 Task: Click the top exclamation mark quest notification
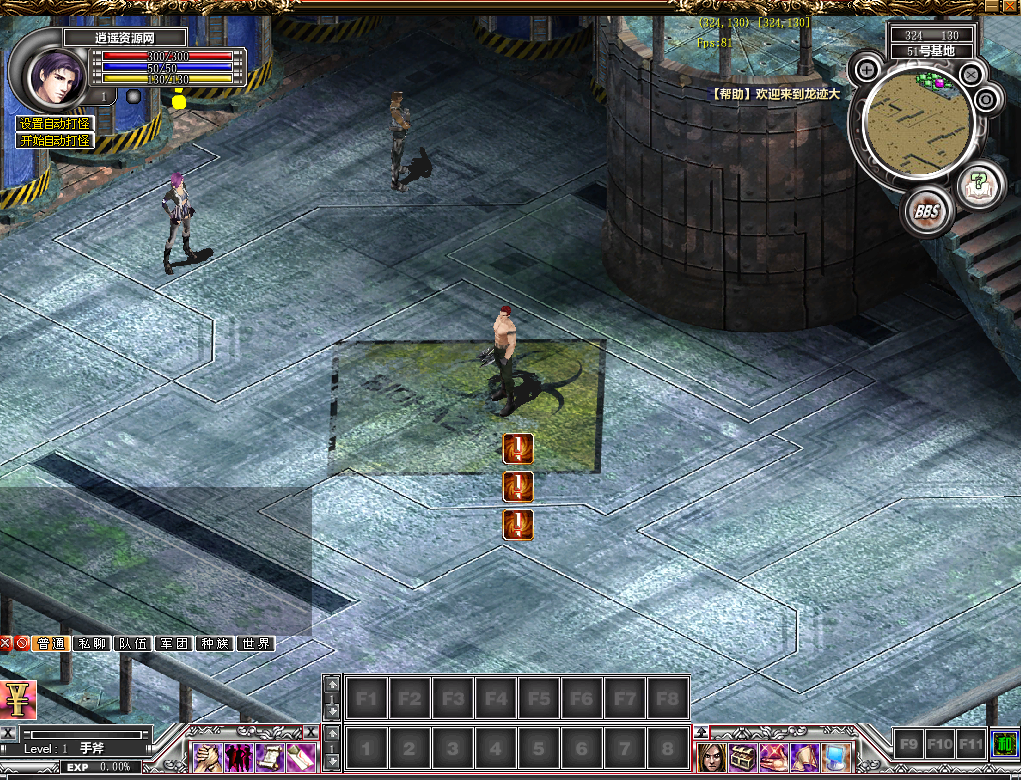coord(517,449)
